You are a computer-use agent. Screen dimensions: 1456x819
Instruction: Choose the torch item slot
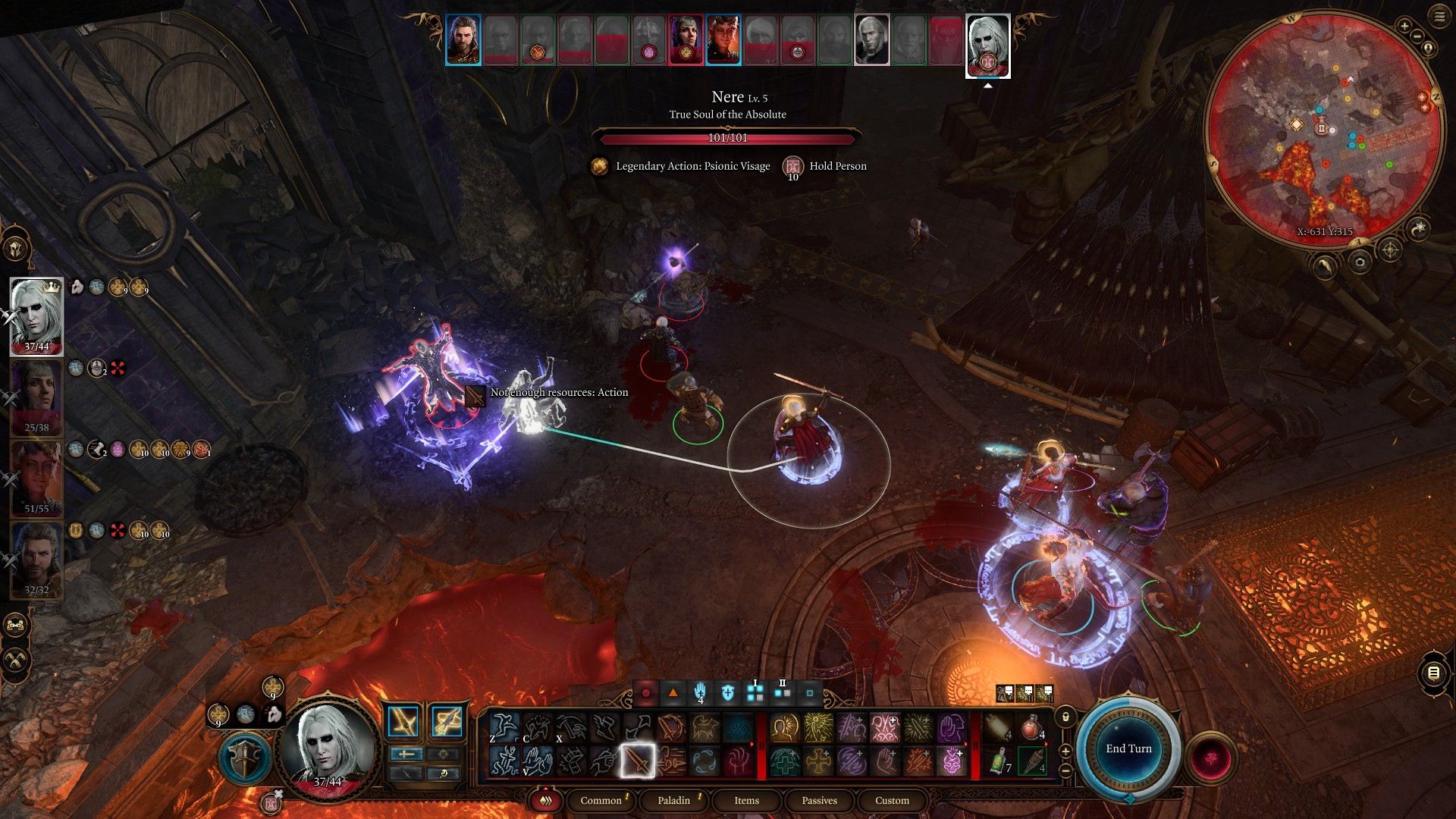[x=1032, y=761]
